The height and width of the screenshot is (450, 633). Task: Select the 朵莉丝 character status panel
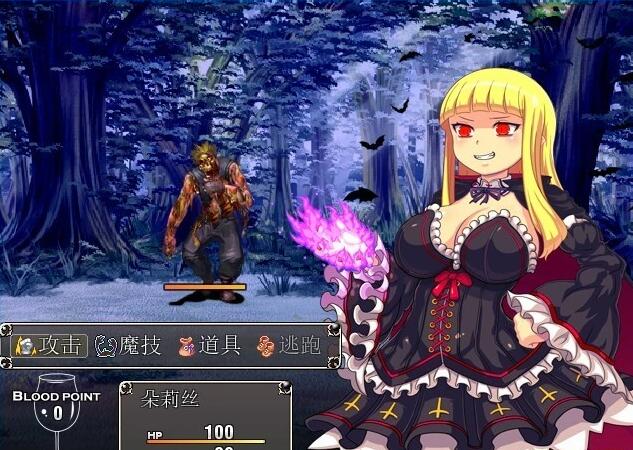click(205, 416)
